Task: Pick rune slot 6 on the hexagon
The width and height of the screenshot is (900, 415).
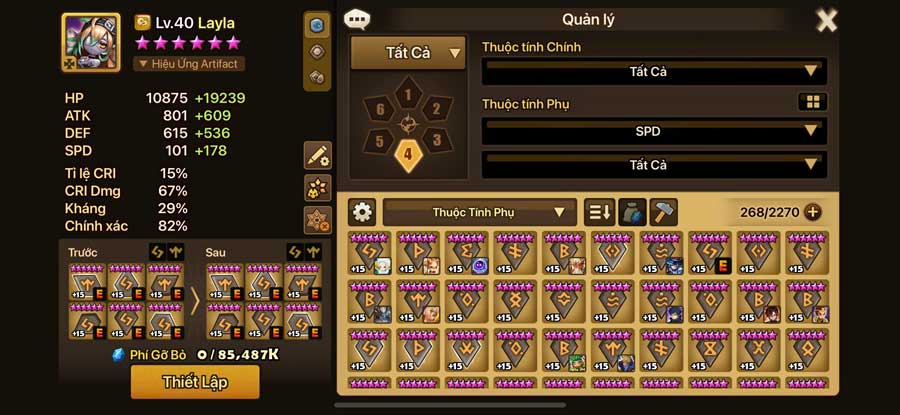Action: click(379, 109)
